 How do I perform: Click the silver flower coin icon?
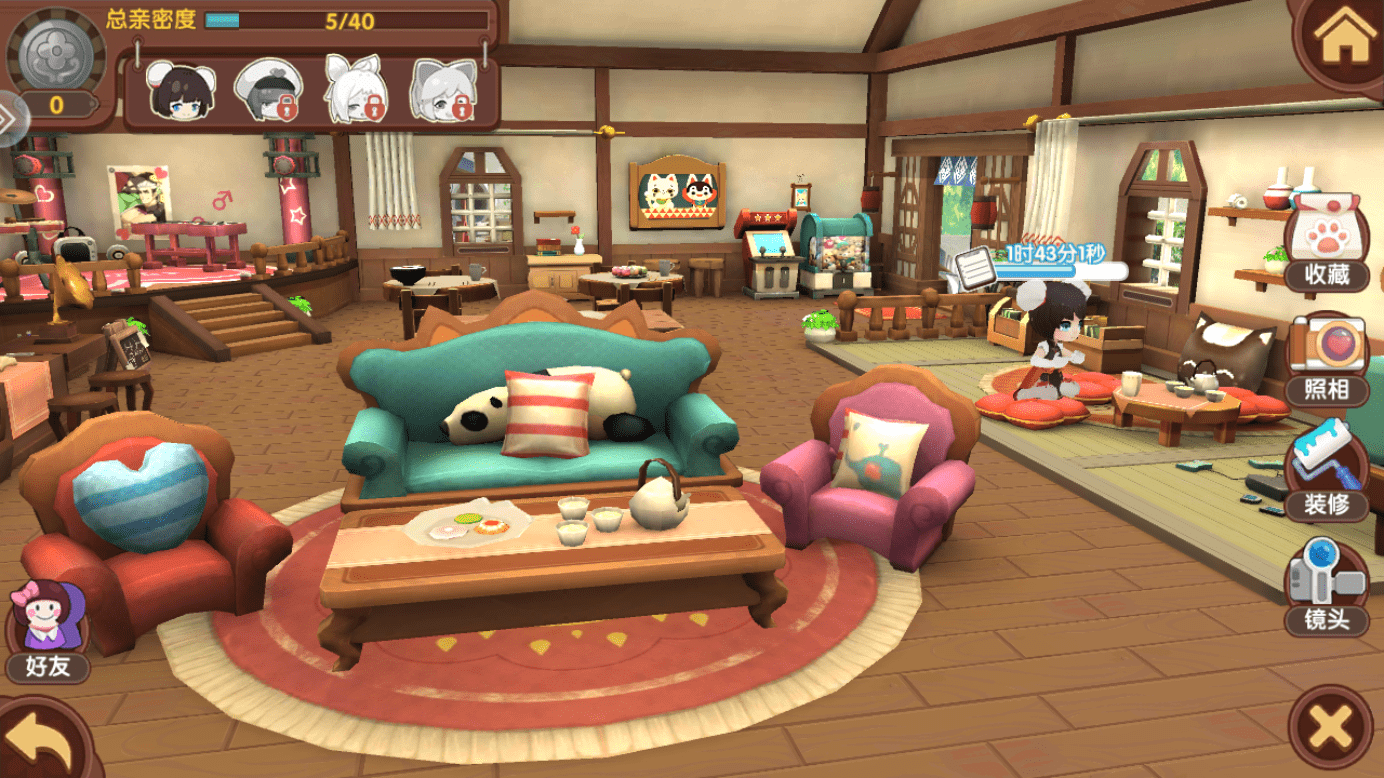(x=56, y=55)
